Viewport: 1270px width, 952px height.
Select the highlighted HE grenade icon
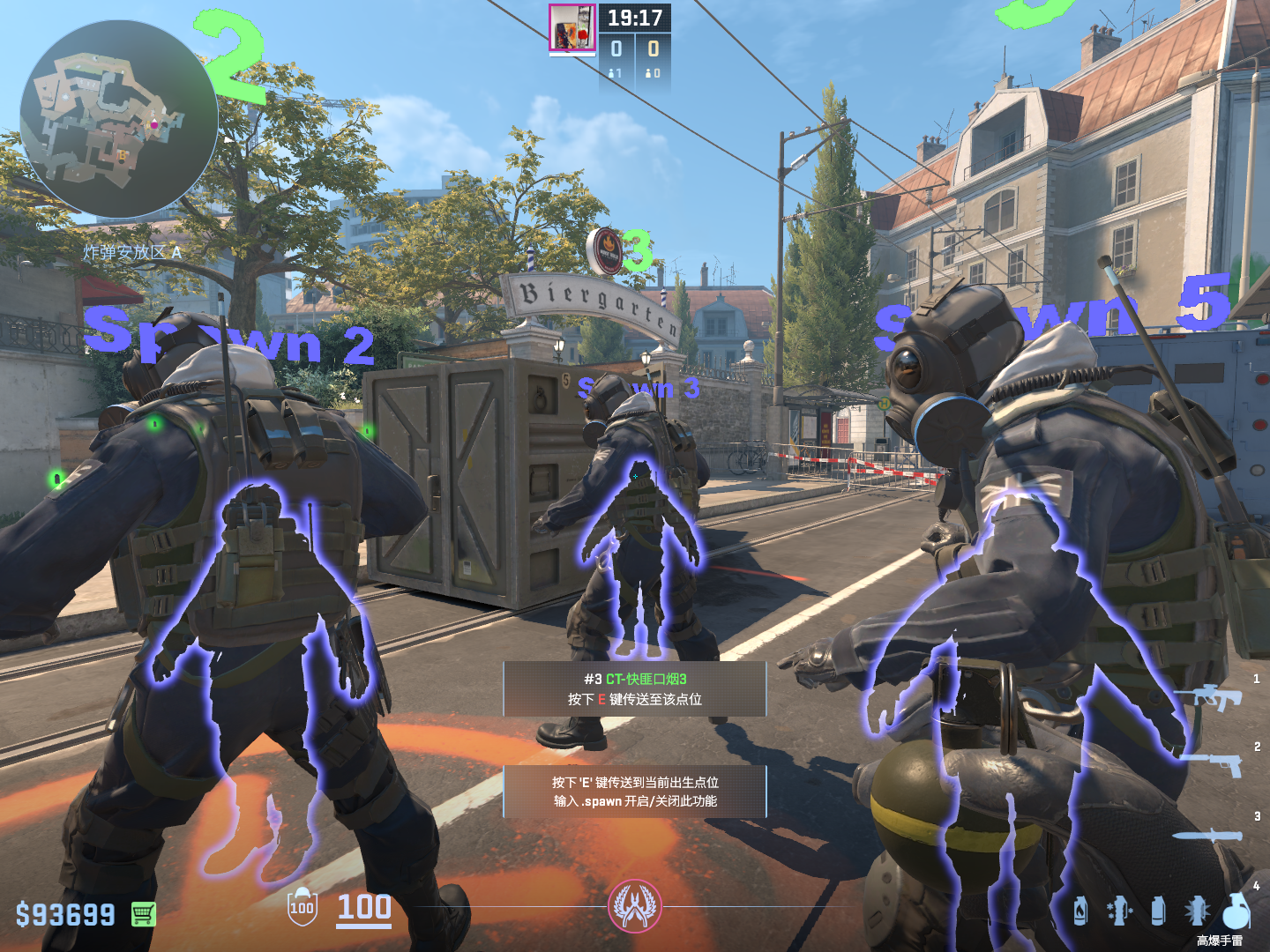[x=1236, y=911]
